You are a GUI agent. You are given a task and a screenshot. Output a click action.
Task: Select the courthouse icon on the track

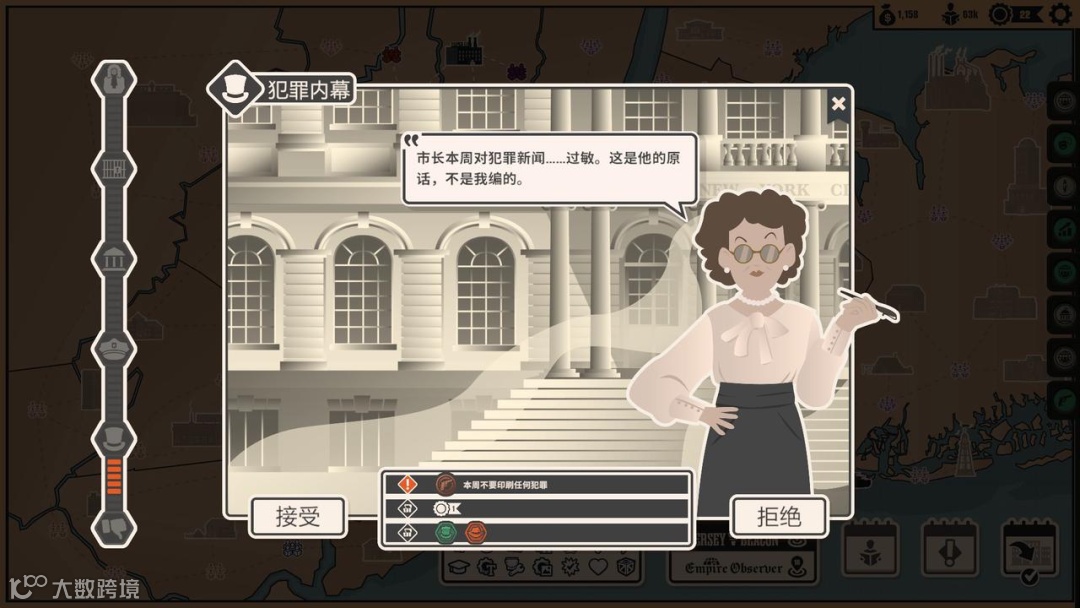[113, 258]
